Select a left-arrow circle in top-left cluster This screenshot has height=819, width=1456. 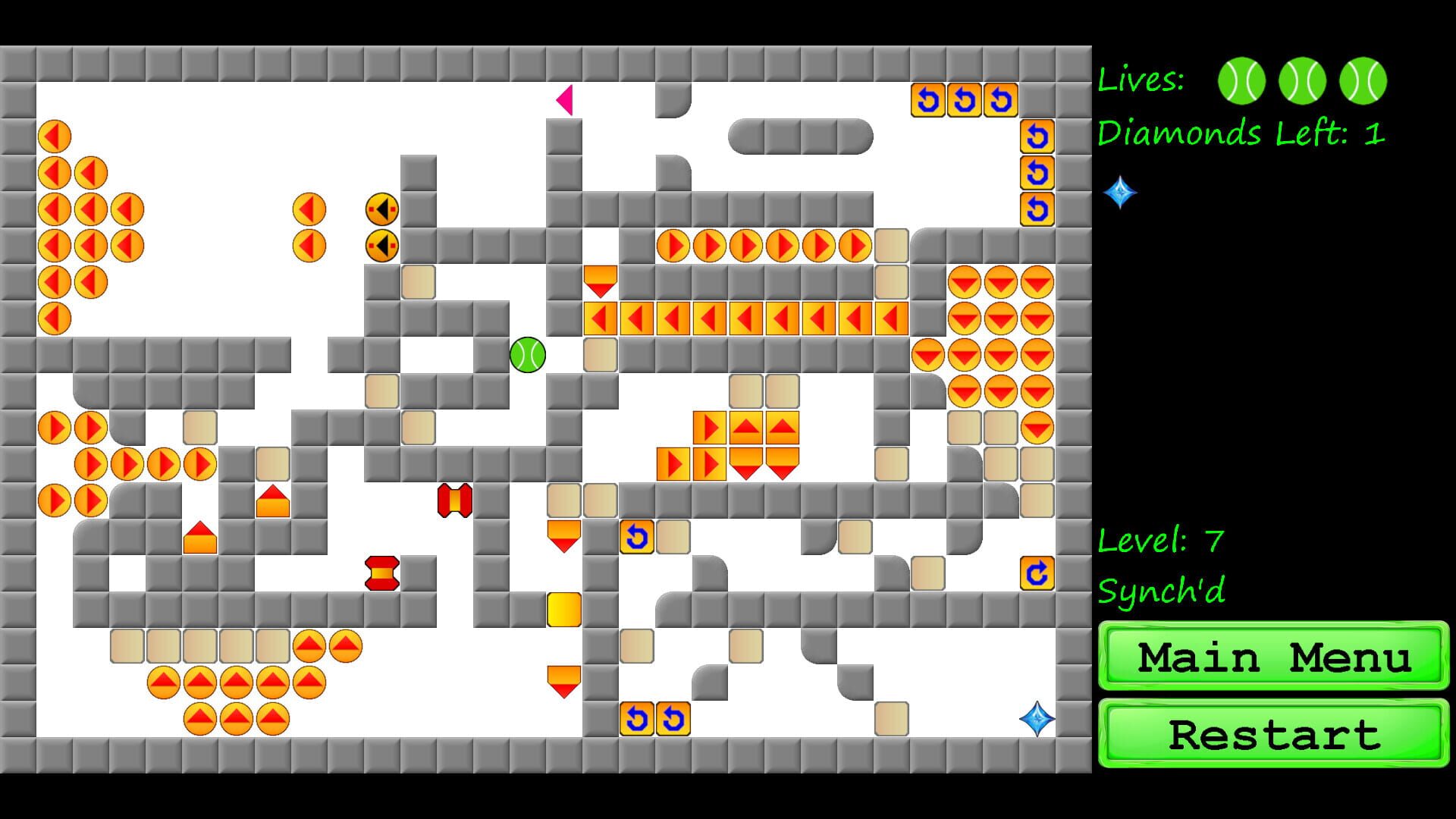[53, 136]
